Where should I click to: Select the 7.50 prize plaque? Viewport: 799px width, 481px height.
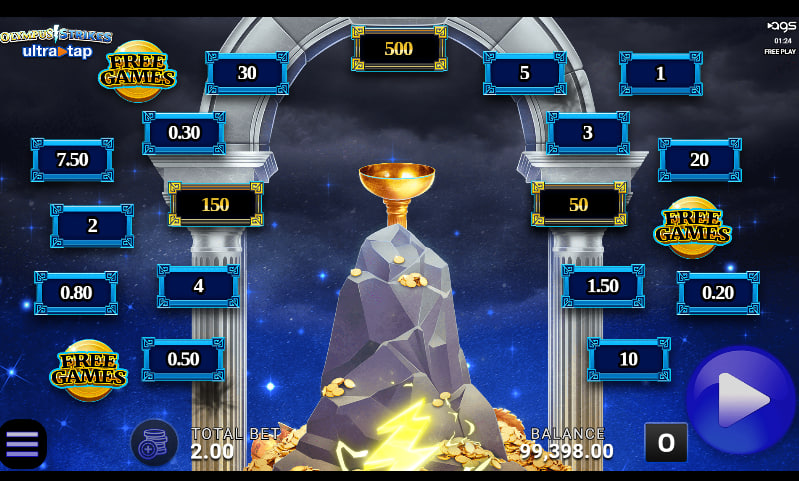(72, 160)
